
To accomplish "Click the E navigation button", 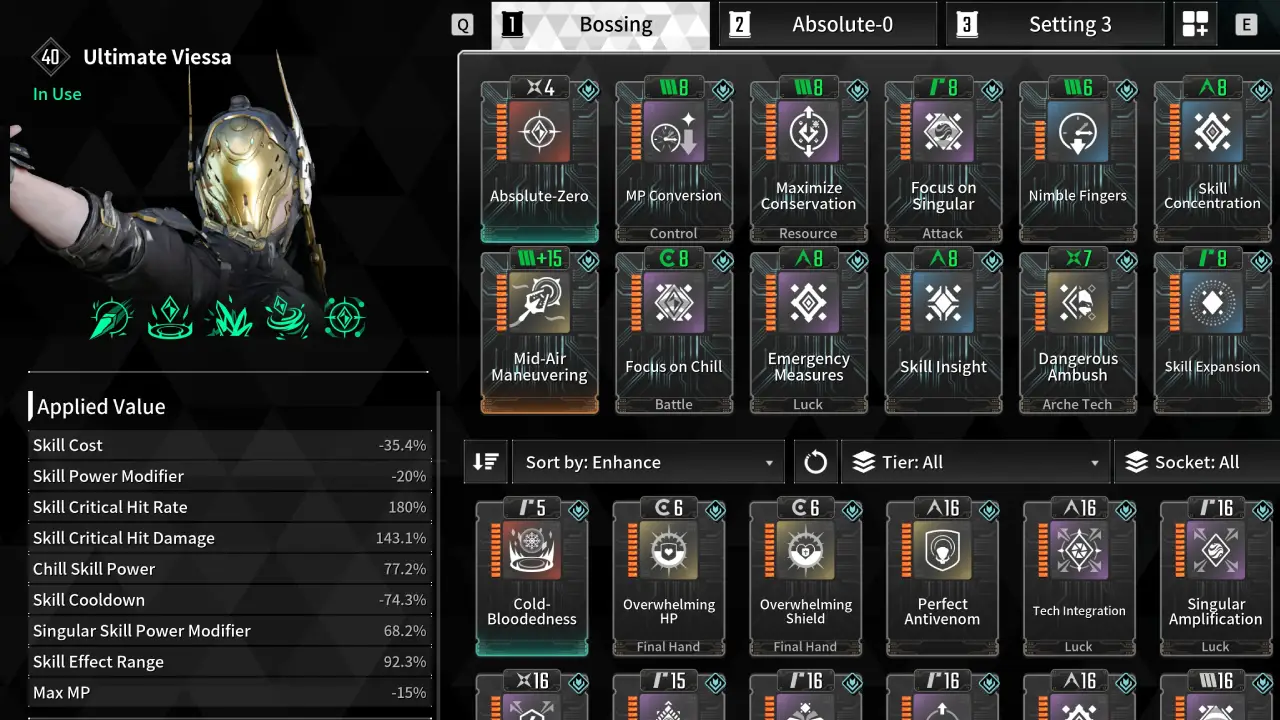I will pos(1245,23).
